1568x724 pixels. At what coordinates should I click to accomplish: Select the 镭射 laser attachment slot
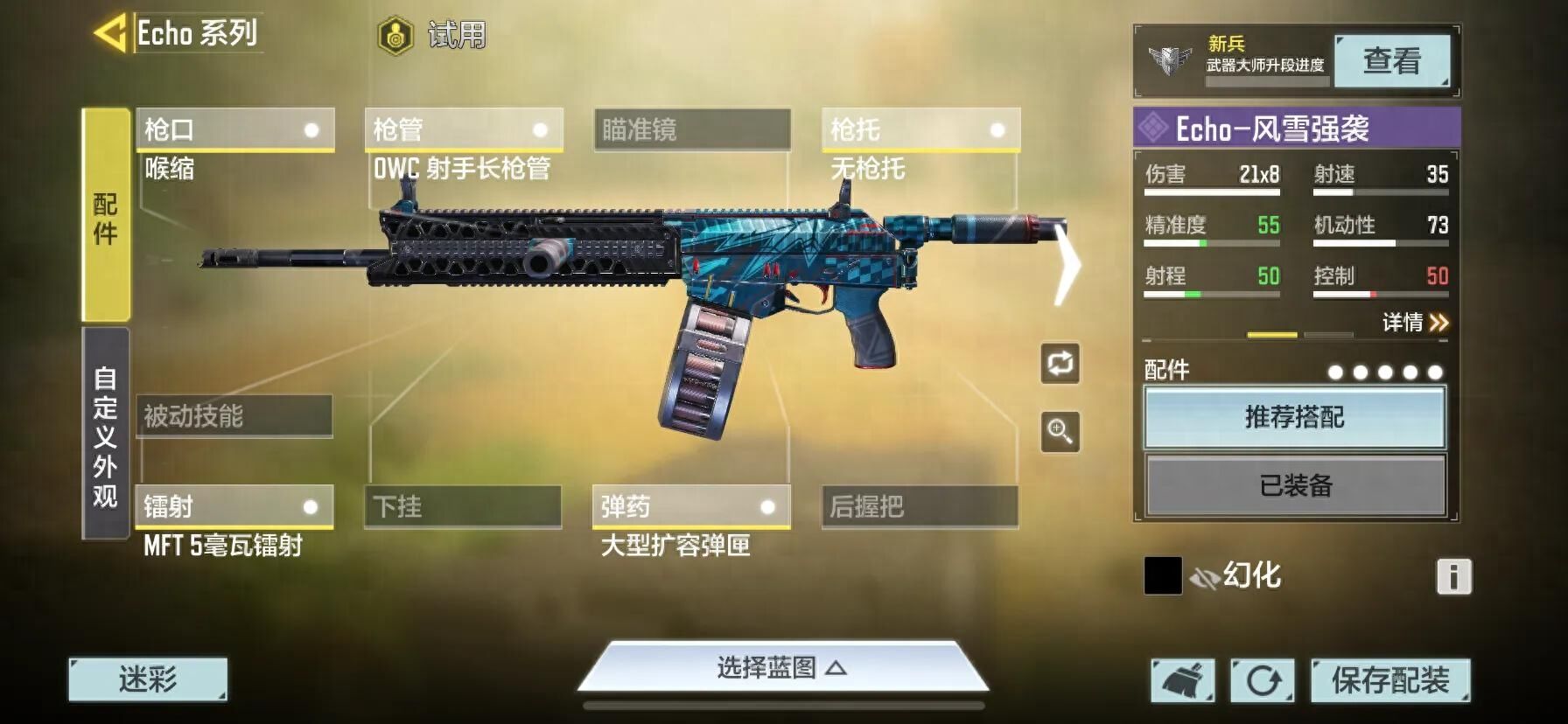click(234, 506)
